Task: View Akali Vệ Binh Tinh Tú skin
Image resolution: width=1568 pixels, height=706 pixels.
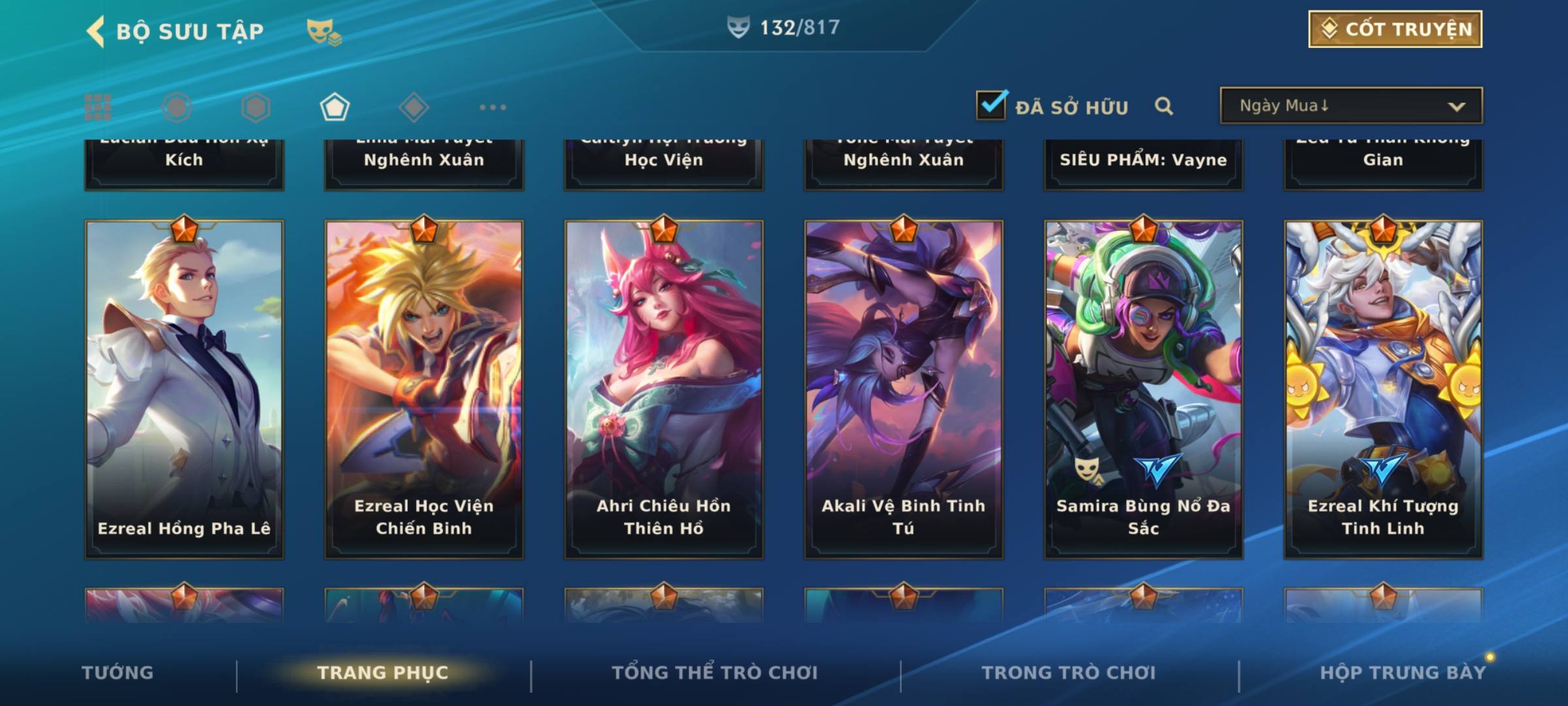Action: 904,389
